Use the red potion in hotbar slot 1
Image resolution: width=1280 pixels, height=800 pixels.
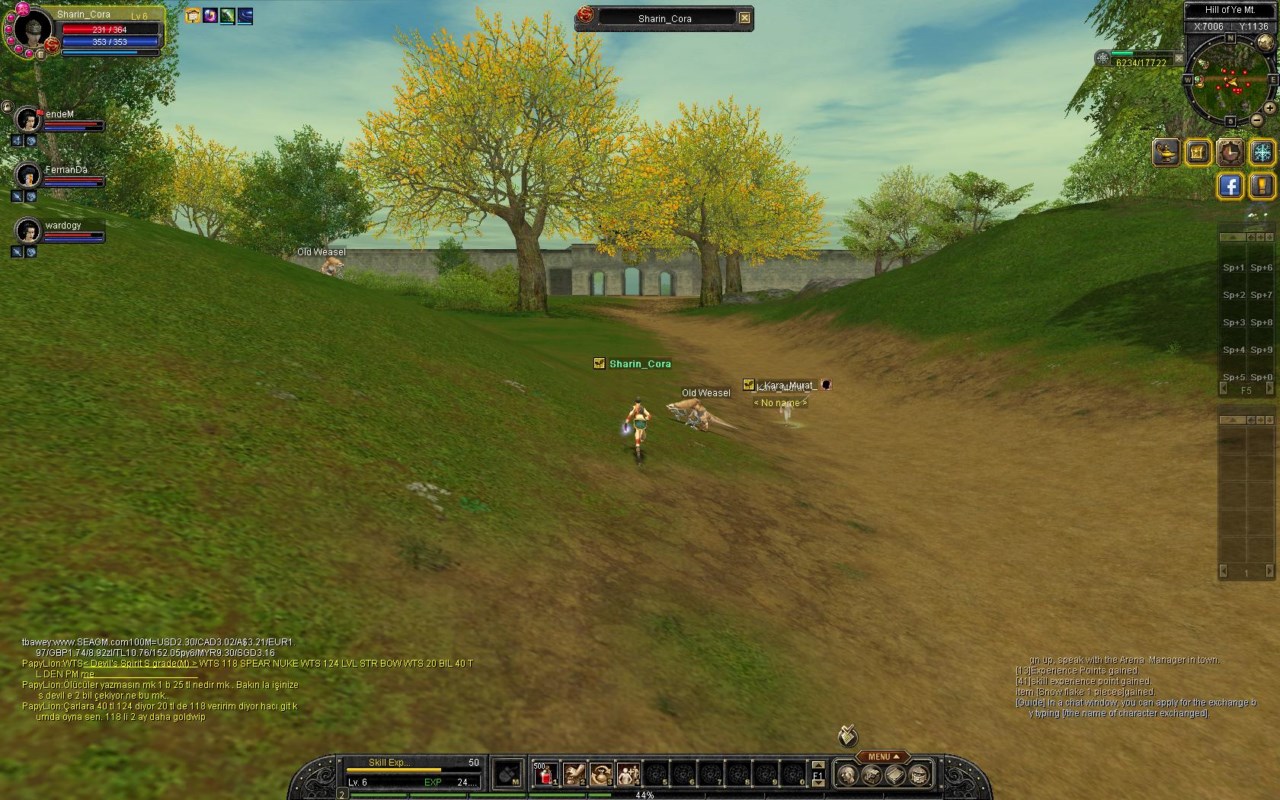pyautogui.click(x=545, y=773)
